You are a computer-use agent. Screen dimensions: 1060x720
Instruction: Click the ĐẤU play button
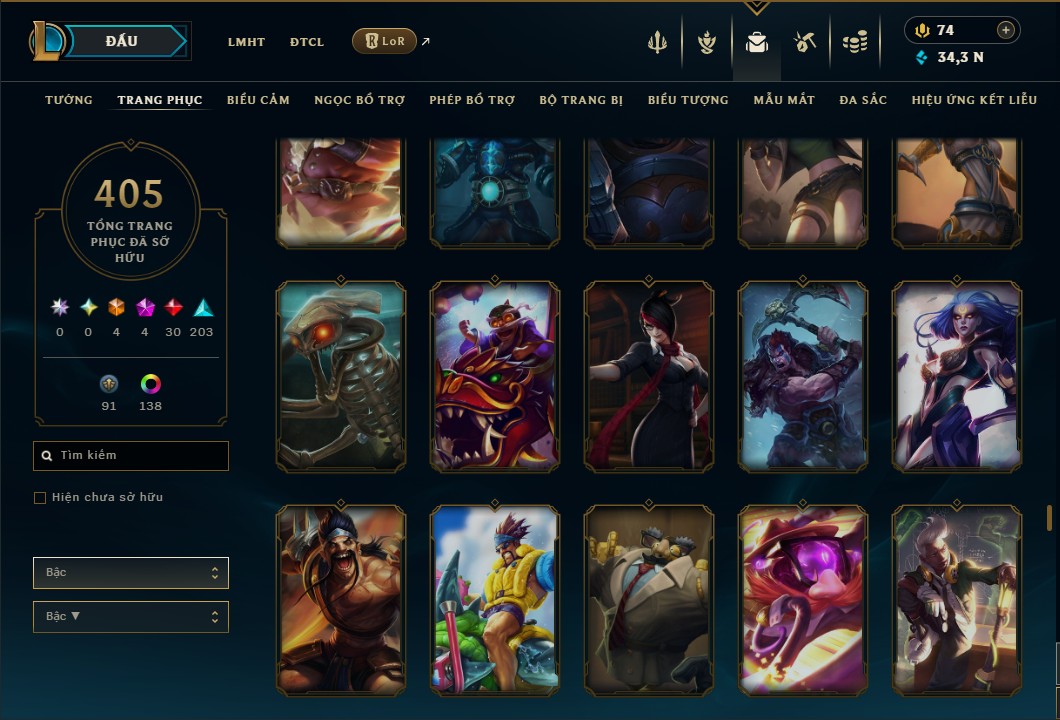pos(121,41)
